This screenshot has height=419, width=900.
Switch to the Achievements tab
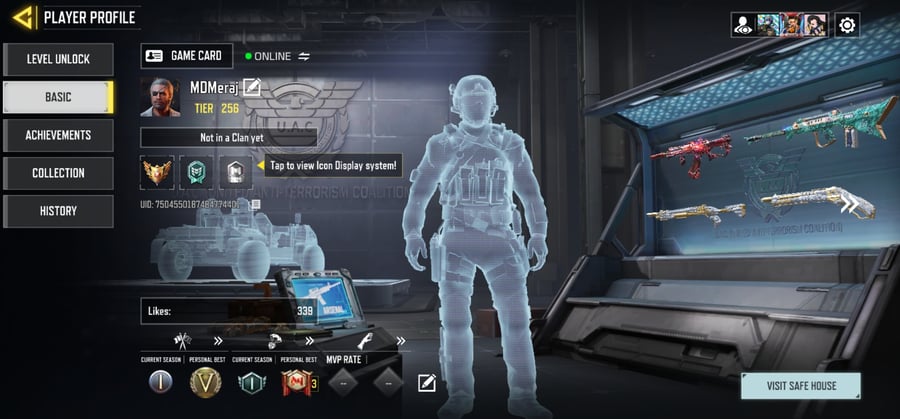tap(58, 135)
